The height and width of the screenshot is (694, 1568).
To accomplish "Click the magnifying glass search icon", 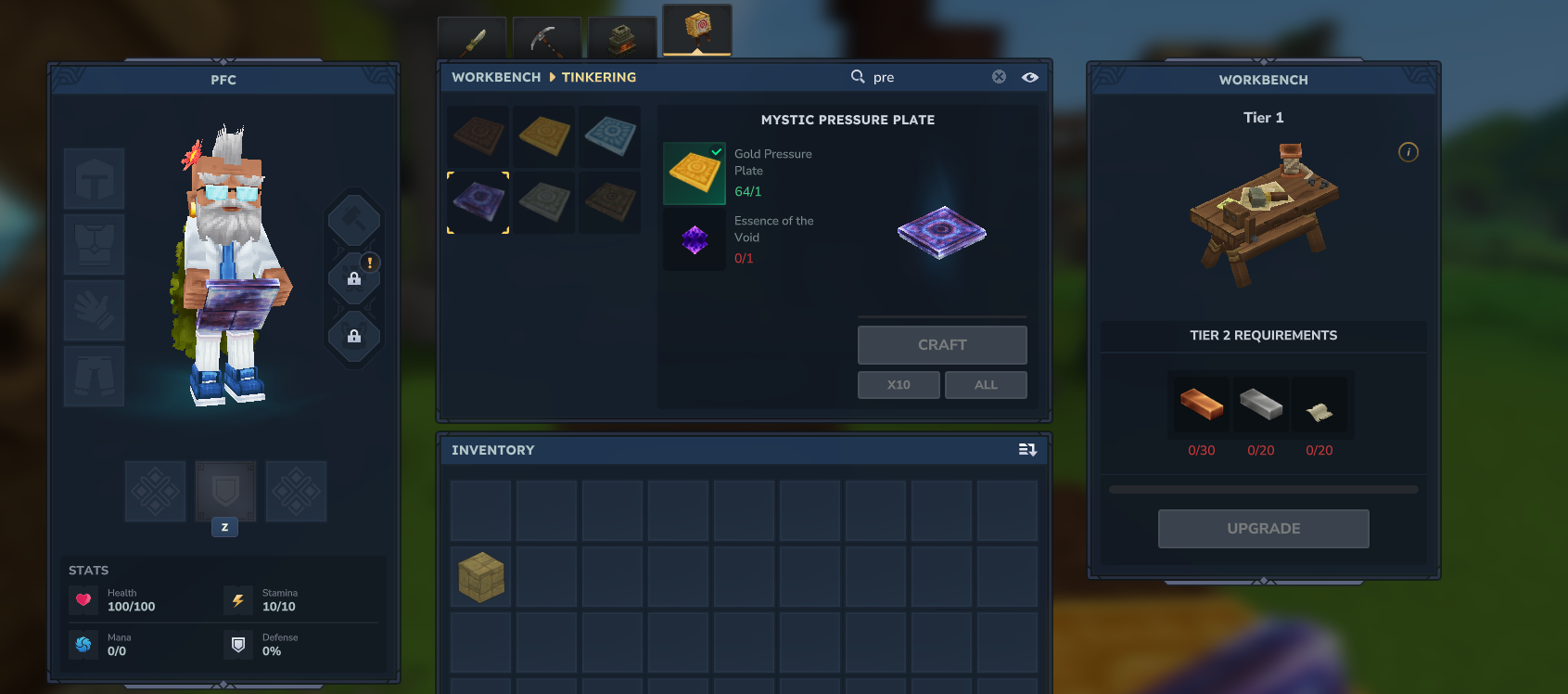I will click(858, 77).
